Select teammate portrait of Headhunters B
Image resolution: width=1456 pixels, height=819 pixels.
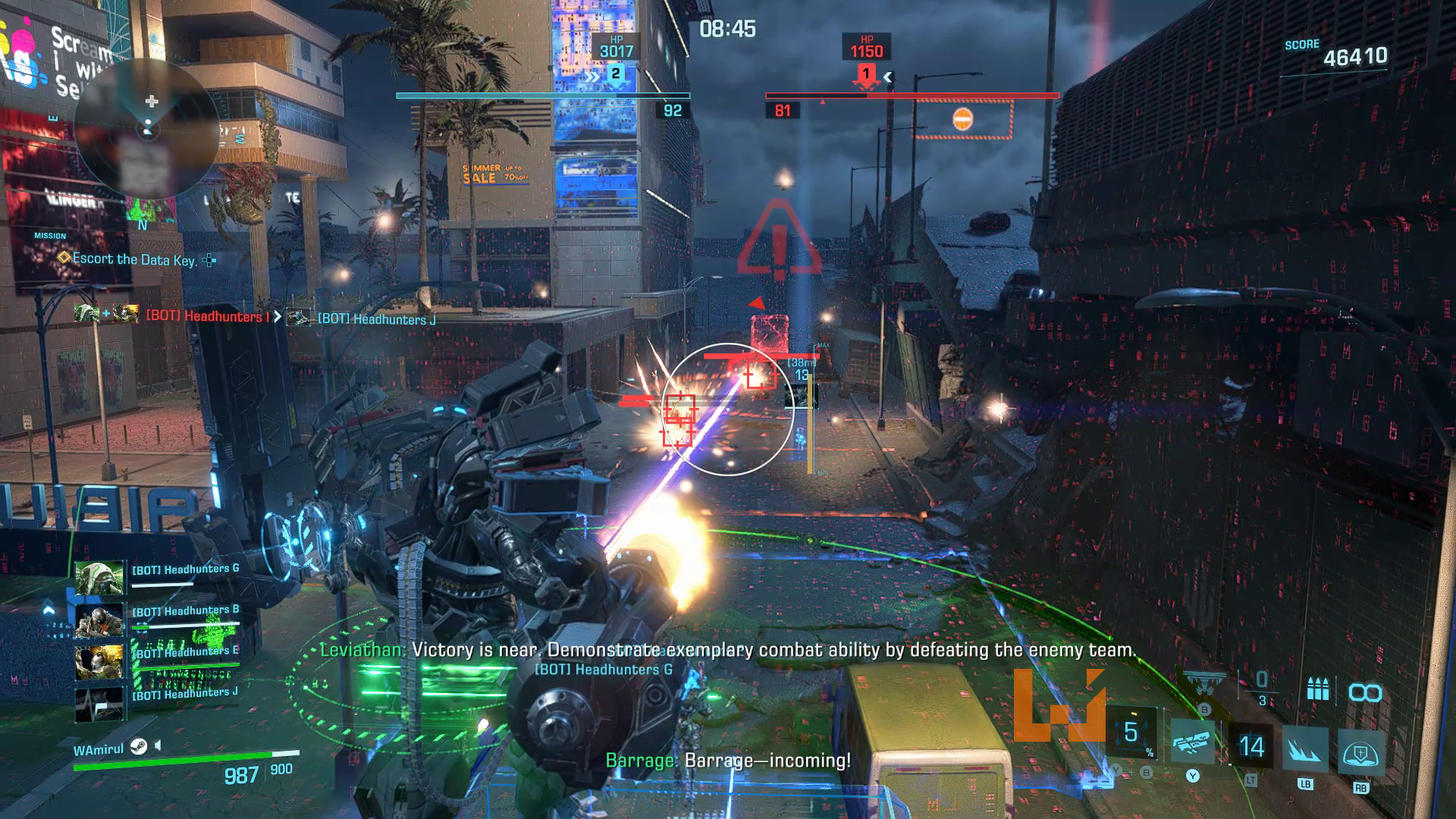(99, 621)
